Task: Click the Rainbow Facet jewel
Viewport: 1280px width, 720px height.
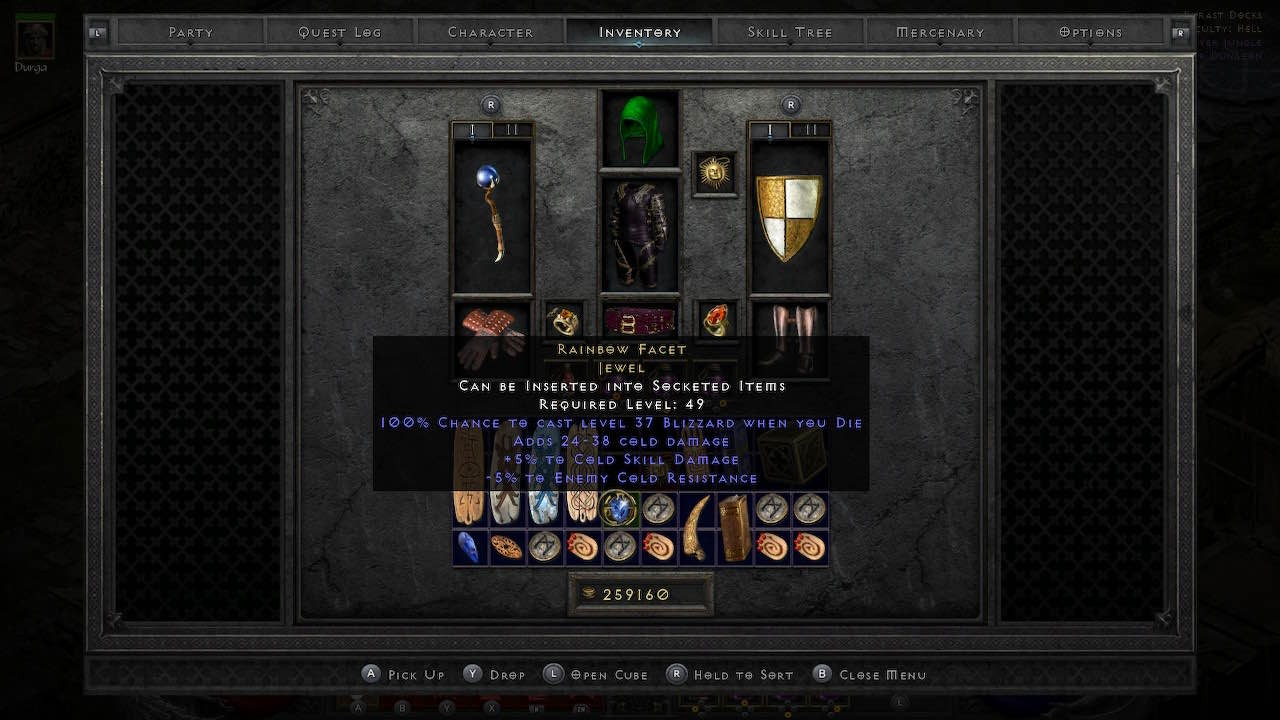Action: tap(620, 510)
